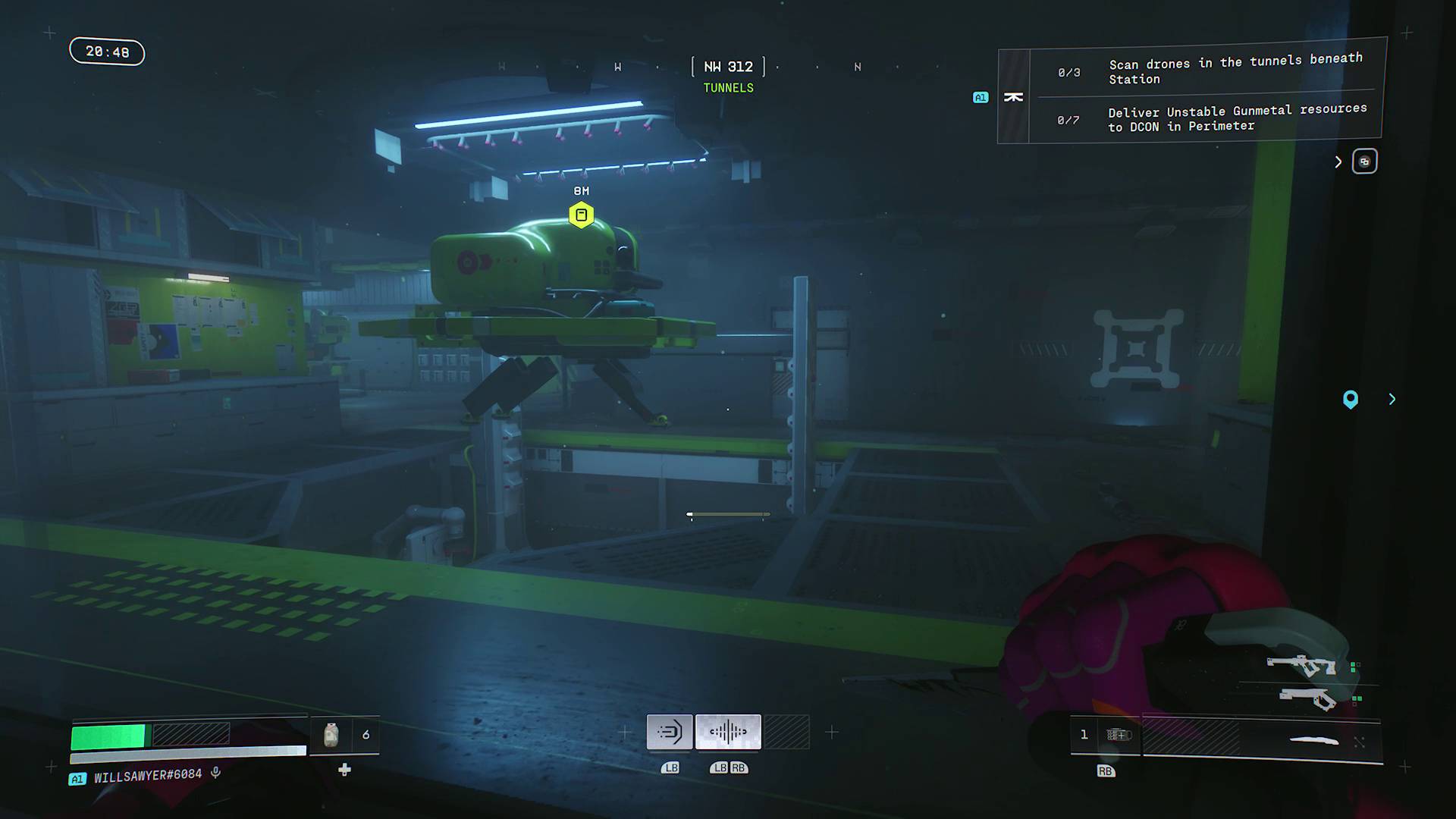The image size is (1456, 819).
Task: Select the zipline gadget icon above LB prompt
Action: [669, 731]
